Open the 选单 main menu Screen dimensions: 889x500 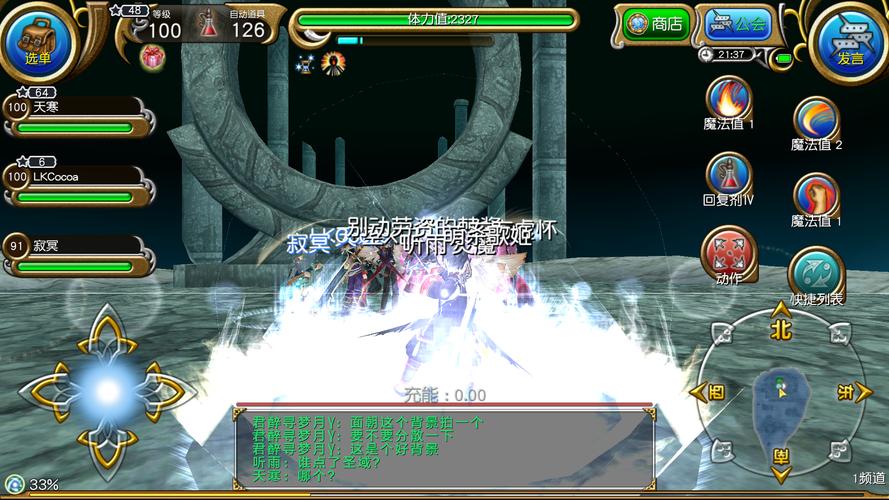[38, 40]
